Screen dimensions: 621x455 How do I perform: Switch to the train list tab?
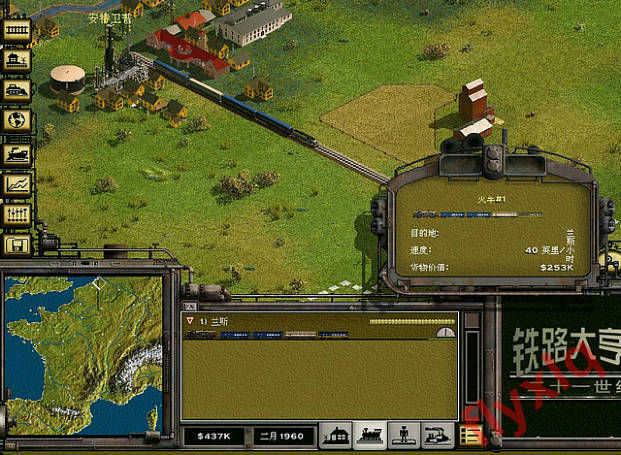point(371,436)
